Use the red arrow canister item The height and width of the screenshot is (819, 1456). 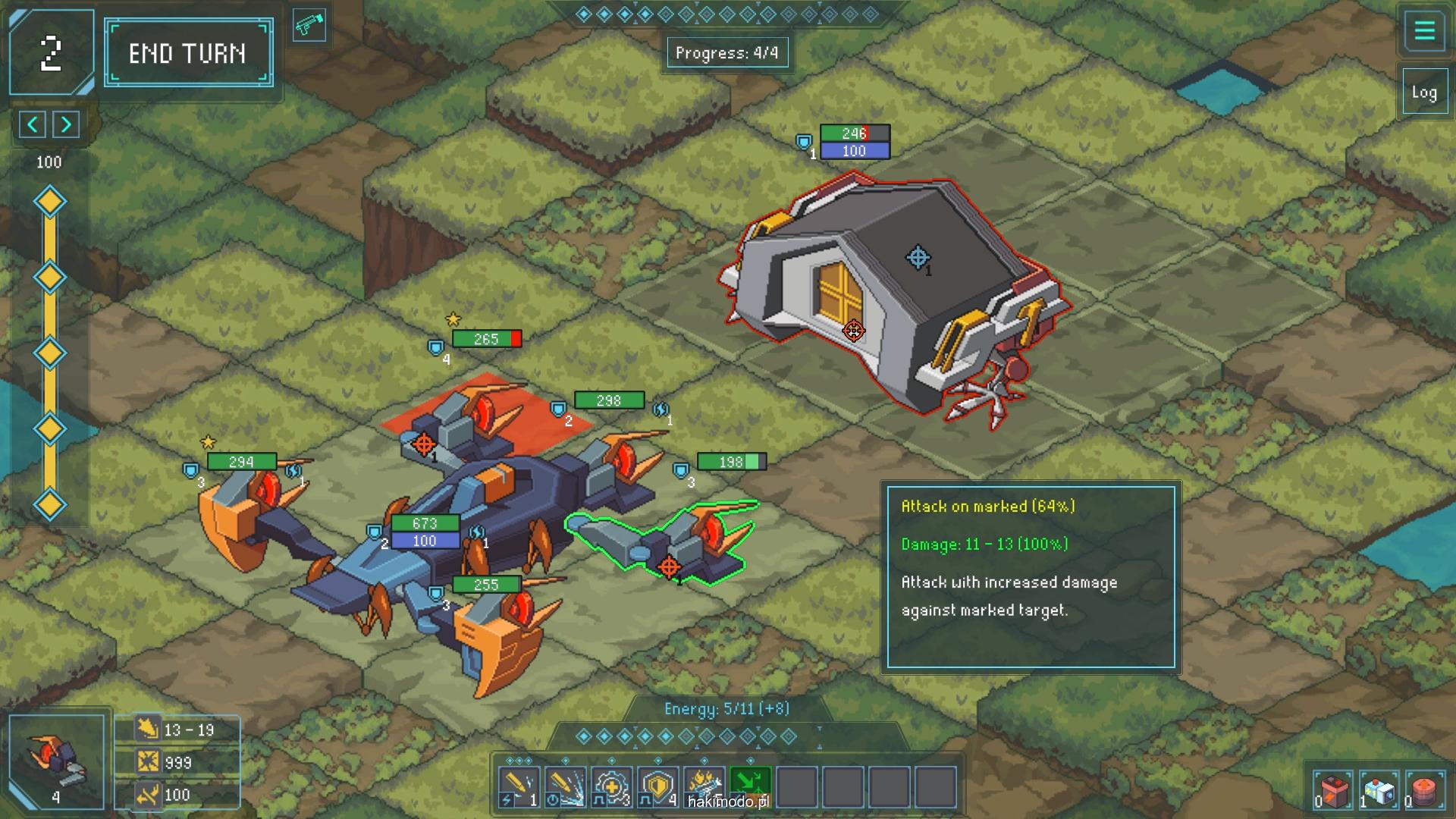click(1423, 790)
